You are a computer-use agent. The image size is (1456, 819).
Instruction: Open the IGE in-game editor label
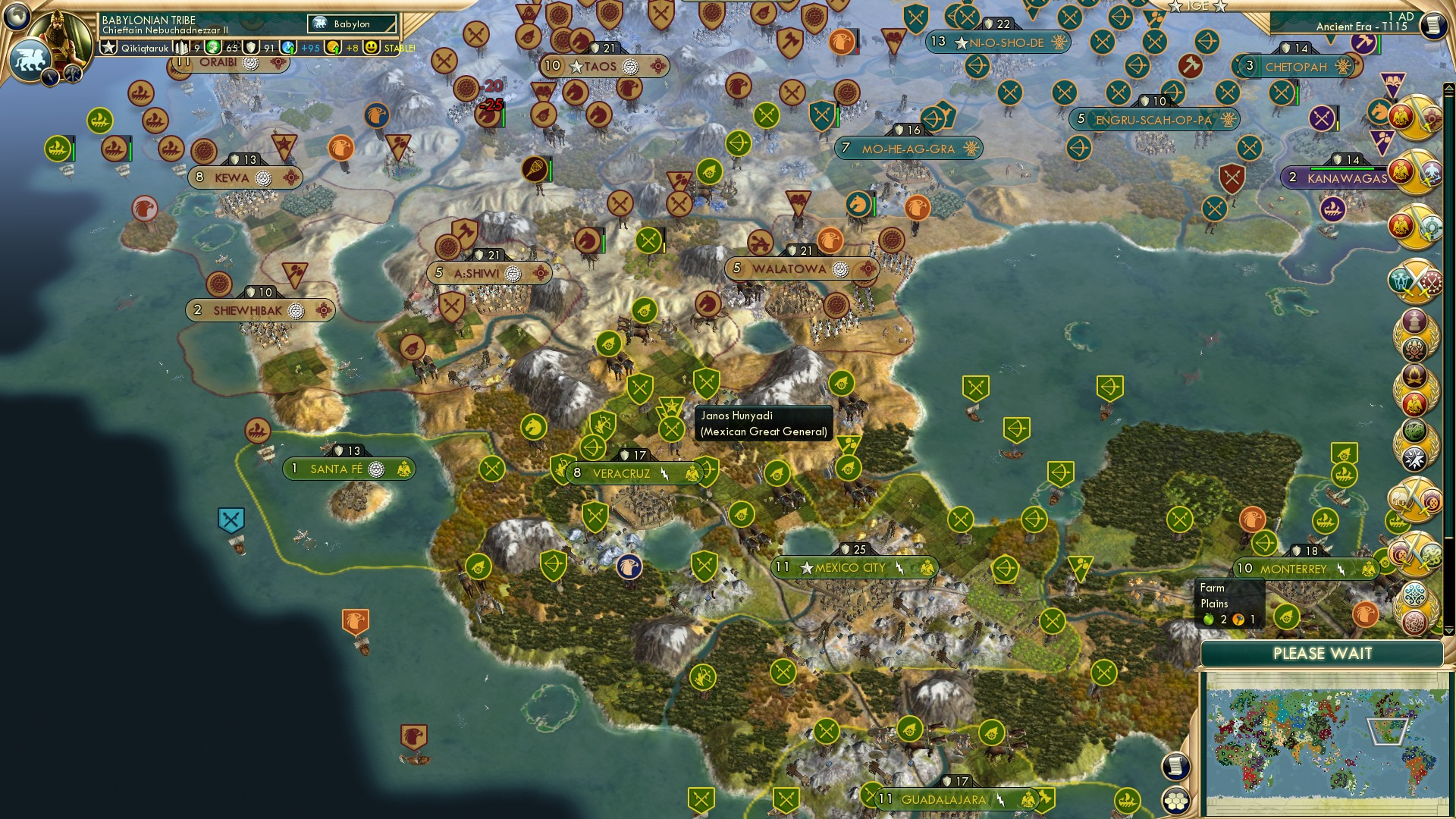click(x=1197, y=6)
